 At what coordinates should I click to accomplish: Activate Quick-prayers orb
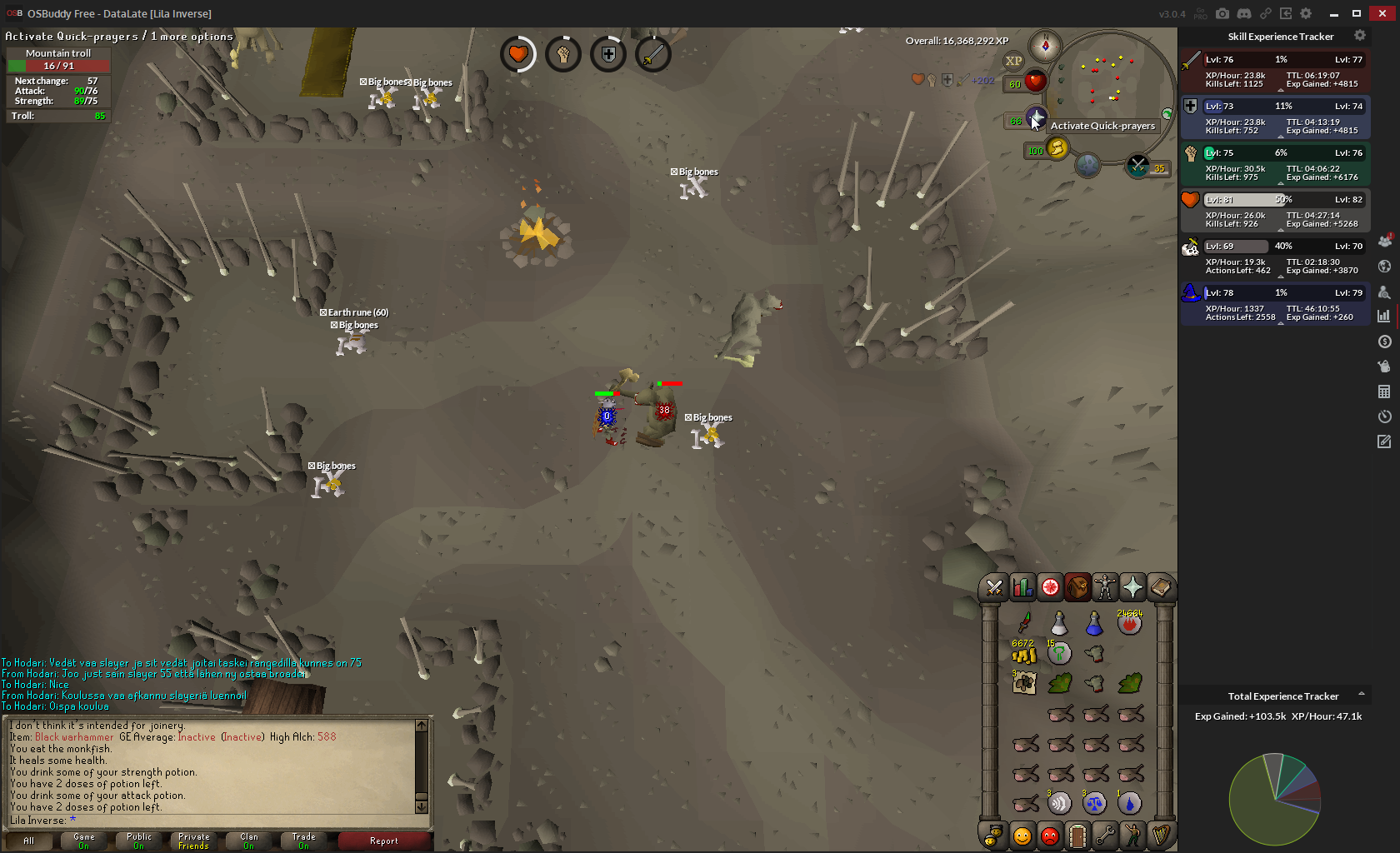click(1036, 117)
